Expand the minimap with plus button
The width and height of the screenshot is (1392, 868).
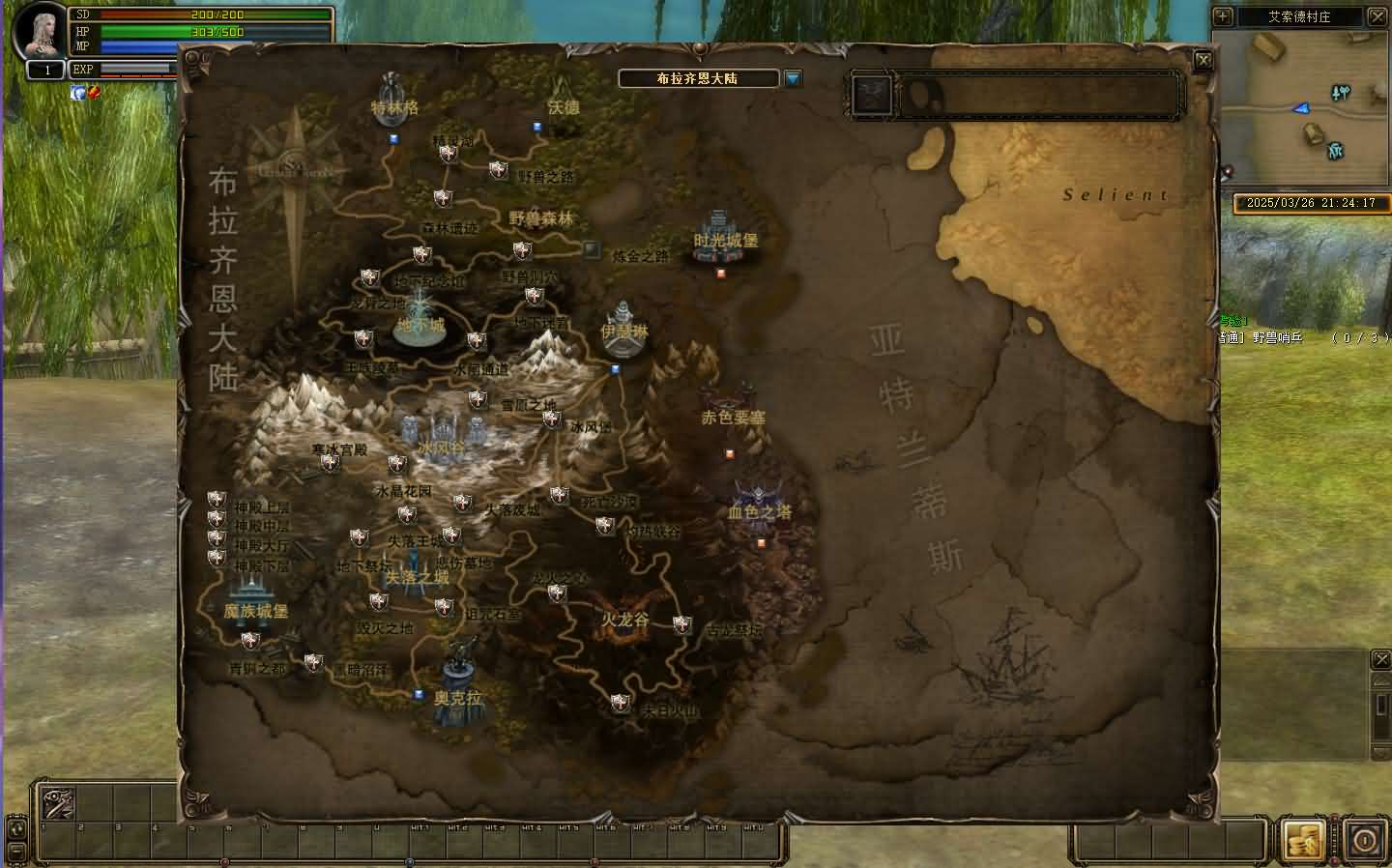1223,16
